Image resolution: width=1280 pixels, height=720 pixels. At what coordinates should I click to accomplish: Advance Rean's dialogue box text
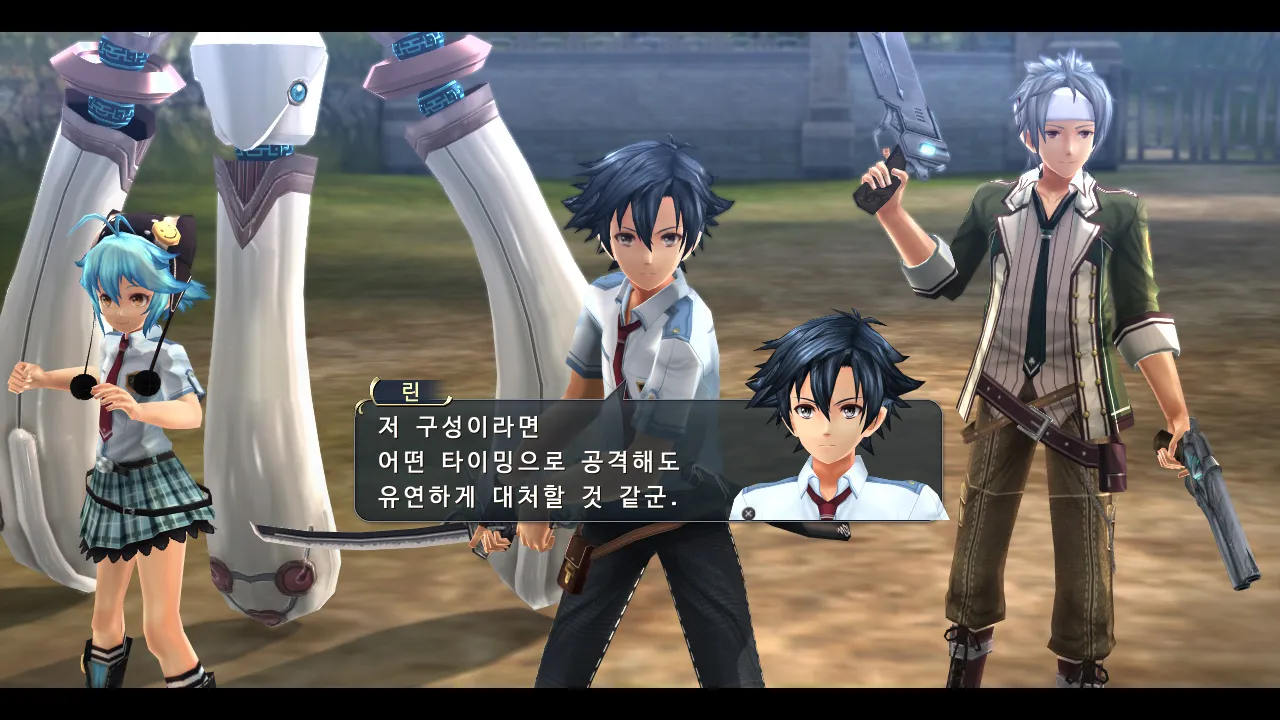pos(748,513)
